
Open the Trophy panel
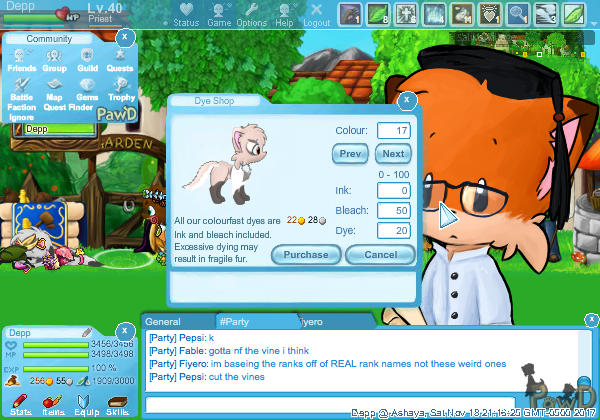pyautogui.click(x=120, y=89)
